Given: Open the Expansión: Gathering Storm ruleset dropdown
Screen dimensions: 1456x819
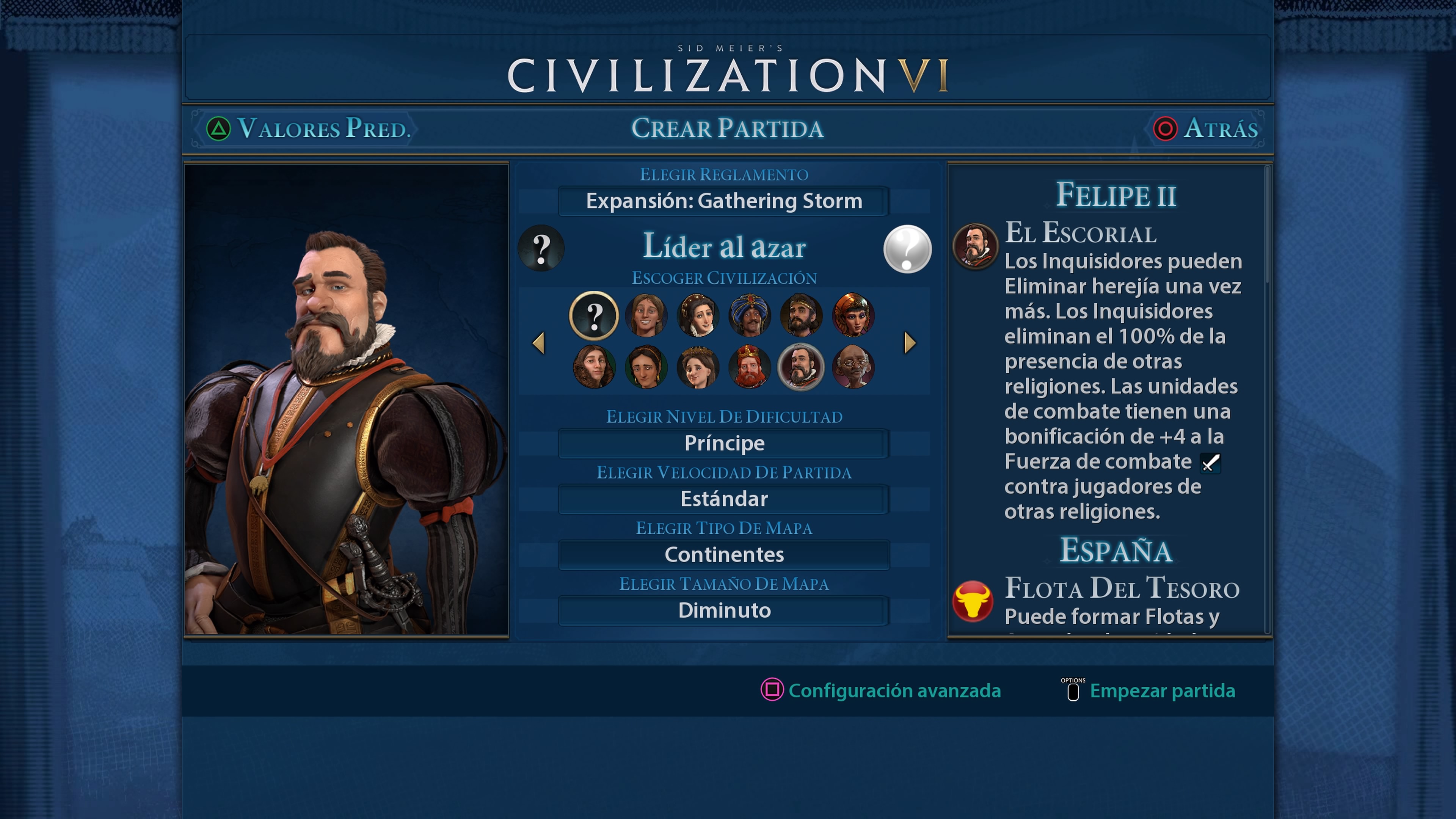Looking at the screenshot, I should [x=723, y=201].
